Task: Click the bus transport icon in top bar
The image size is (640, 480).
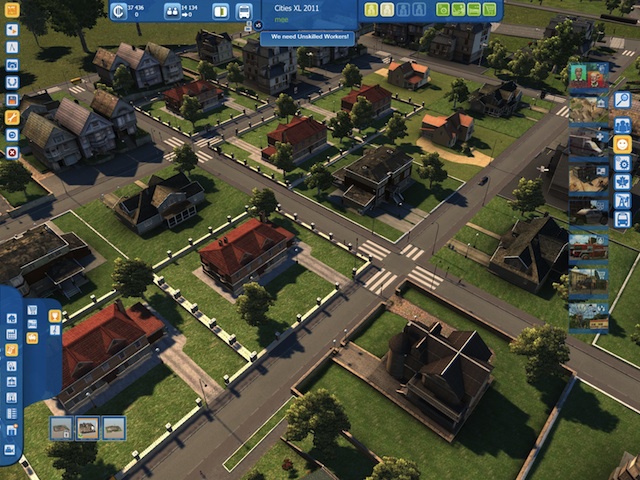Action: point(244,11)
